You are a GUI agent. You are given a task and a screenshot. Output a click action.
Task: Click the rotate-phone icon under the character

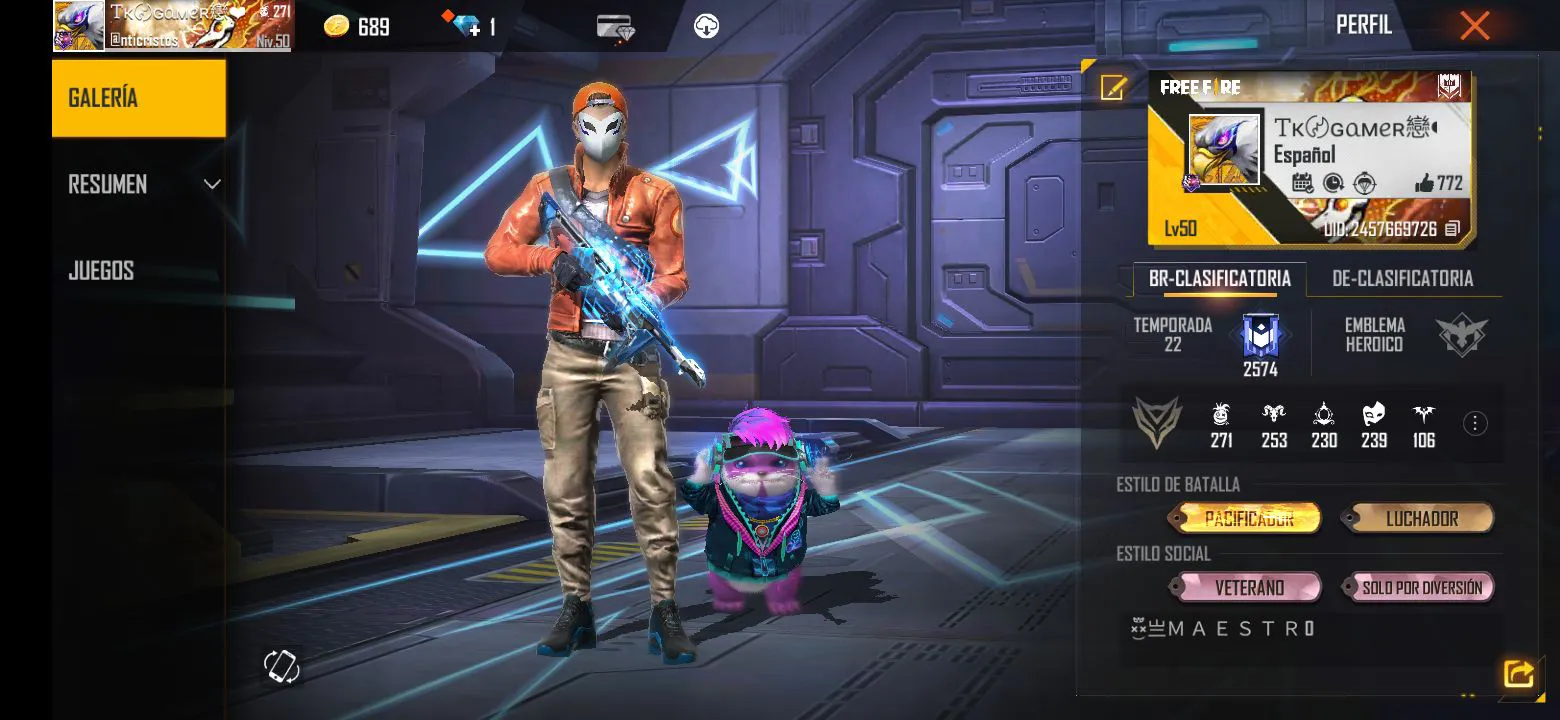coord(281,666)
